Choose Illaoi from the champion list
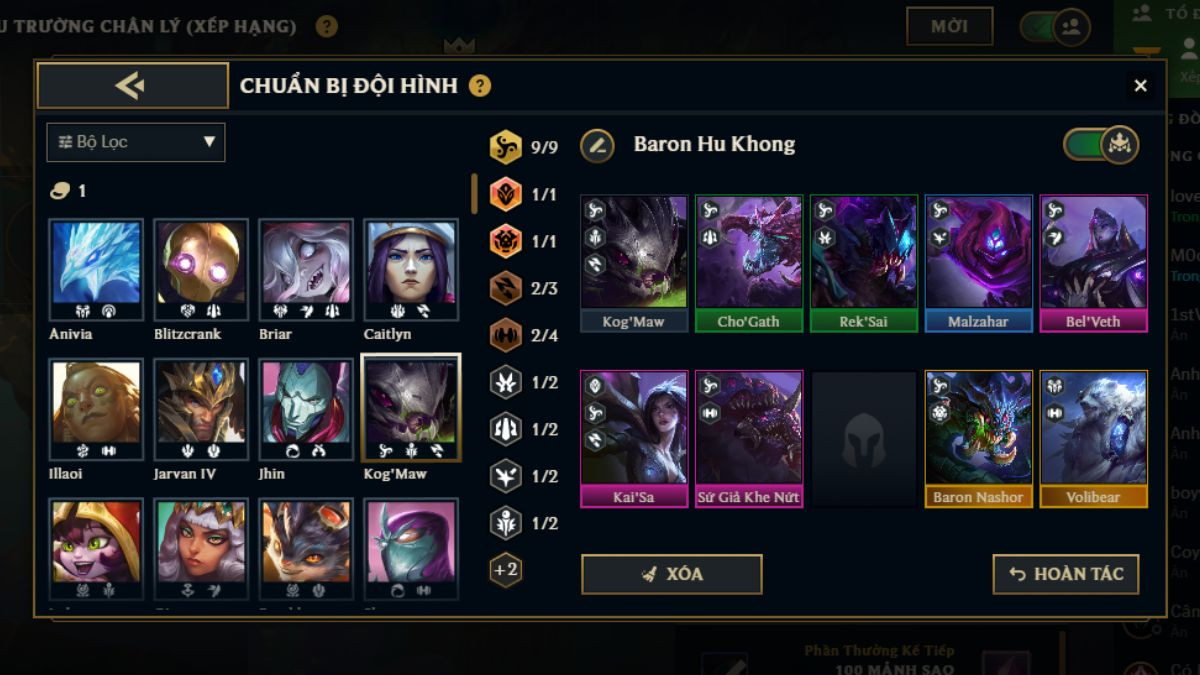1200x675 pixels. pyautogui.click(x=96, y=409)
